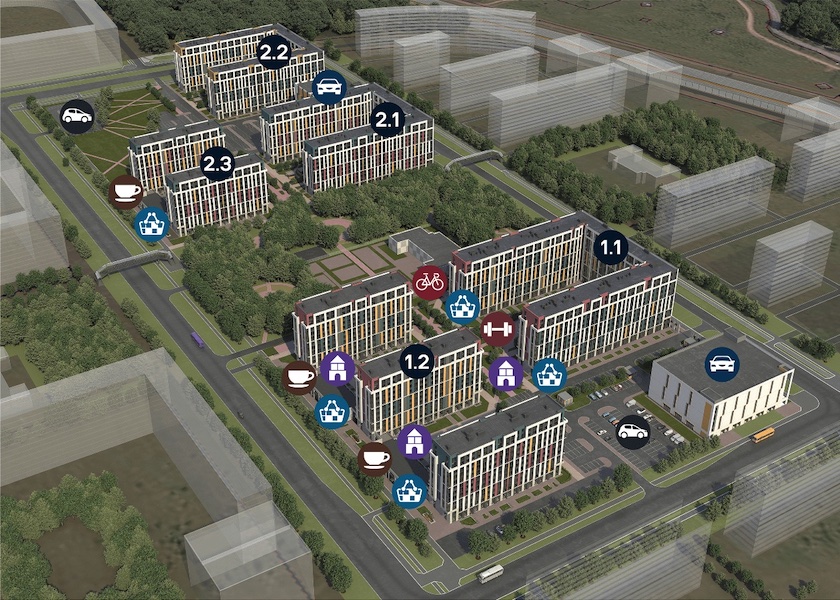
Task: Open the building 2.3 marker
Action: [217, 163]
